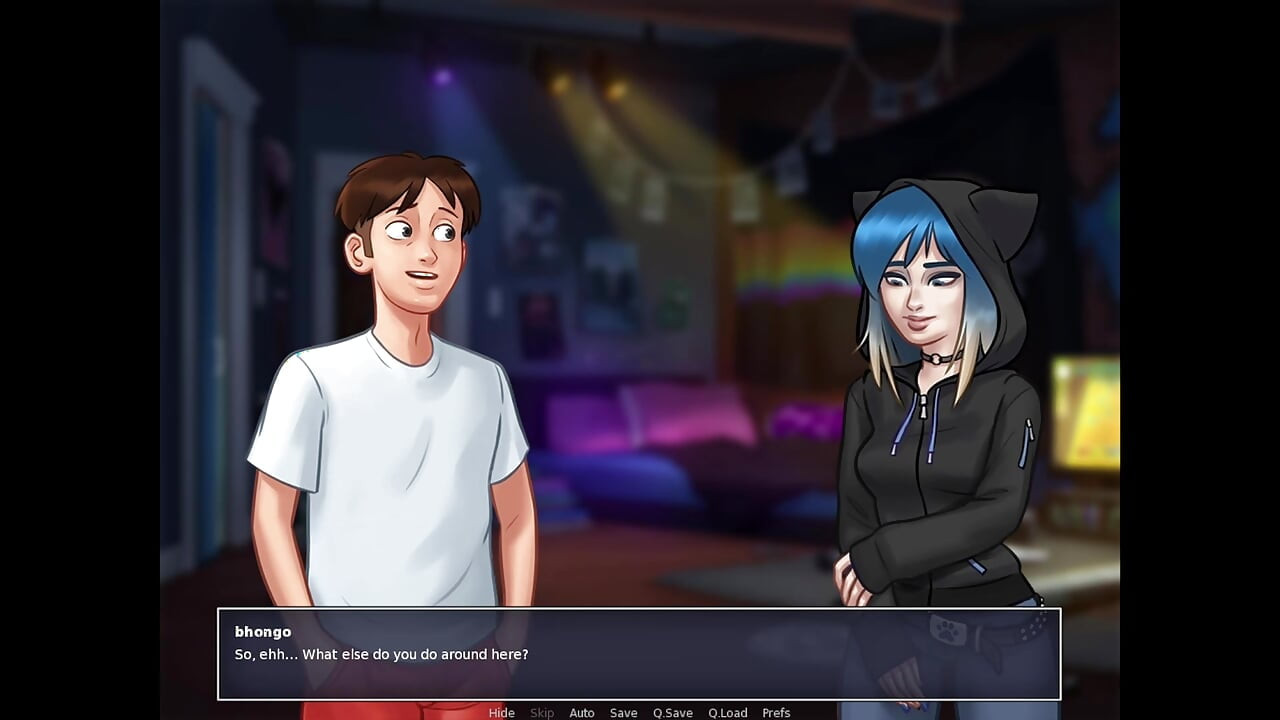This screenshot has width=1280, height=720.
Task: Hide the dialogue box via Hide
Action: click(x=501, y=713)
